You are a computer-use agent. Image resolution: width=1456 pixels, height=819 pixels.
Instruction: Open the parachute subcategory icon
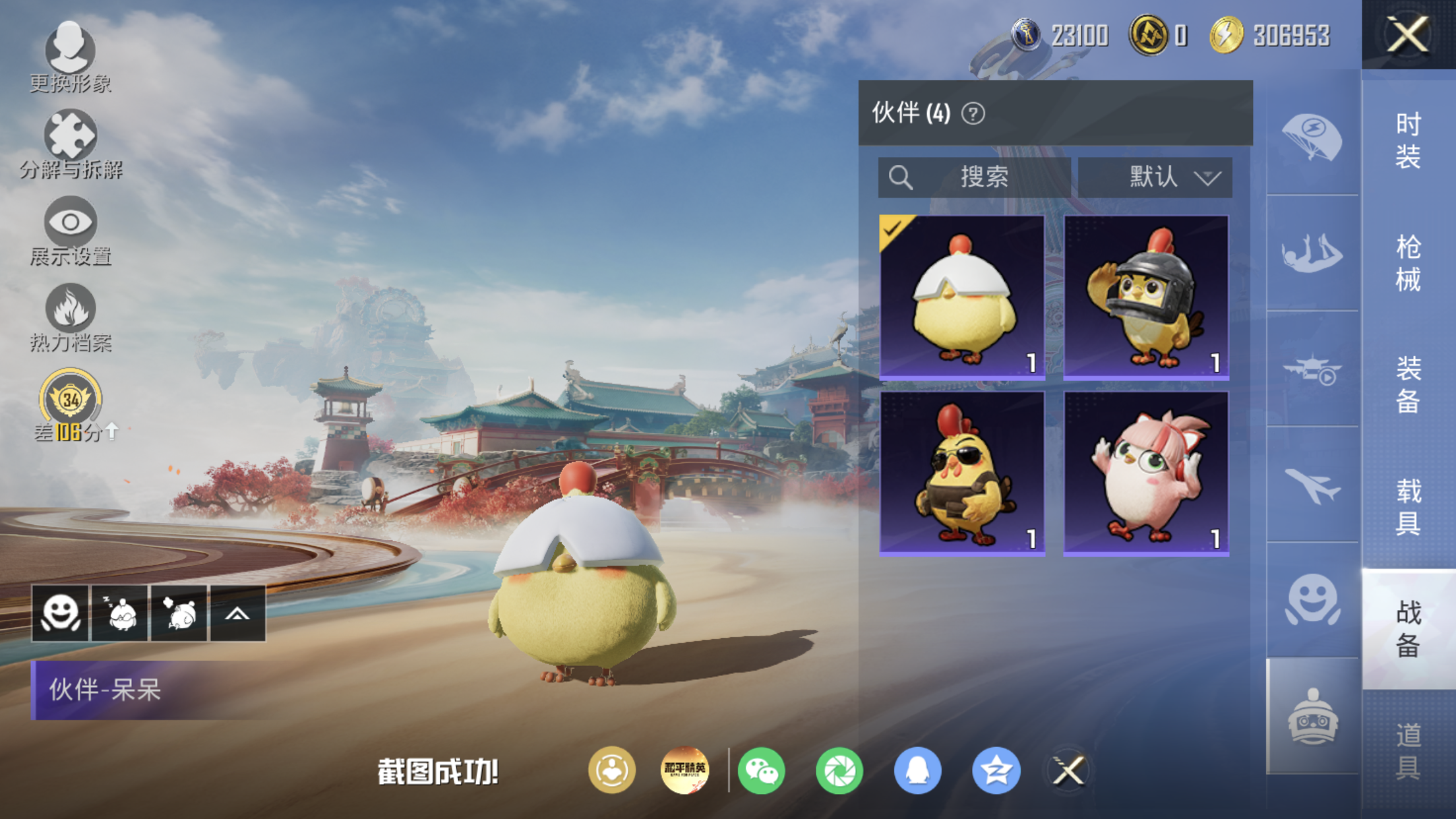[x=1312, y=138]
